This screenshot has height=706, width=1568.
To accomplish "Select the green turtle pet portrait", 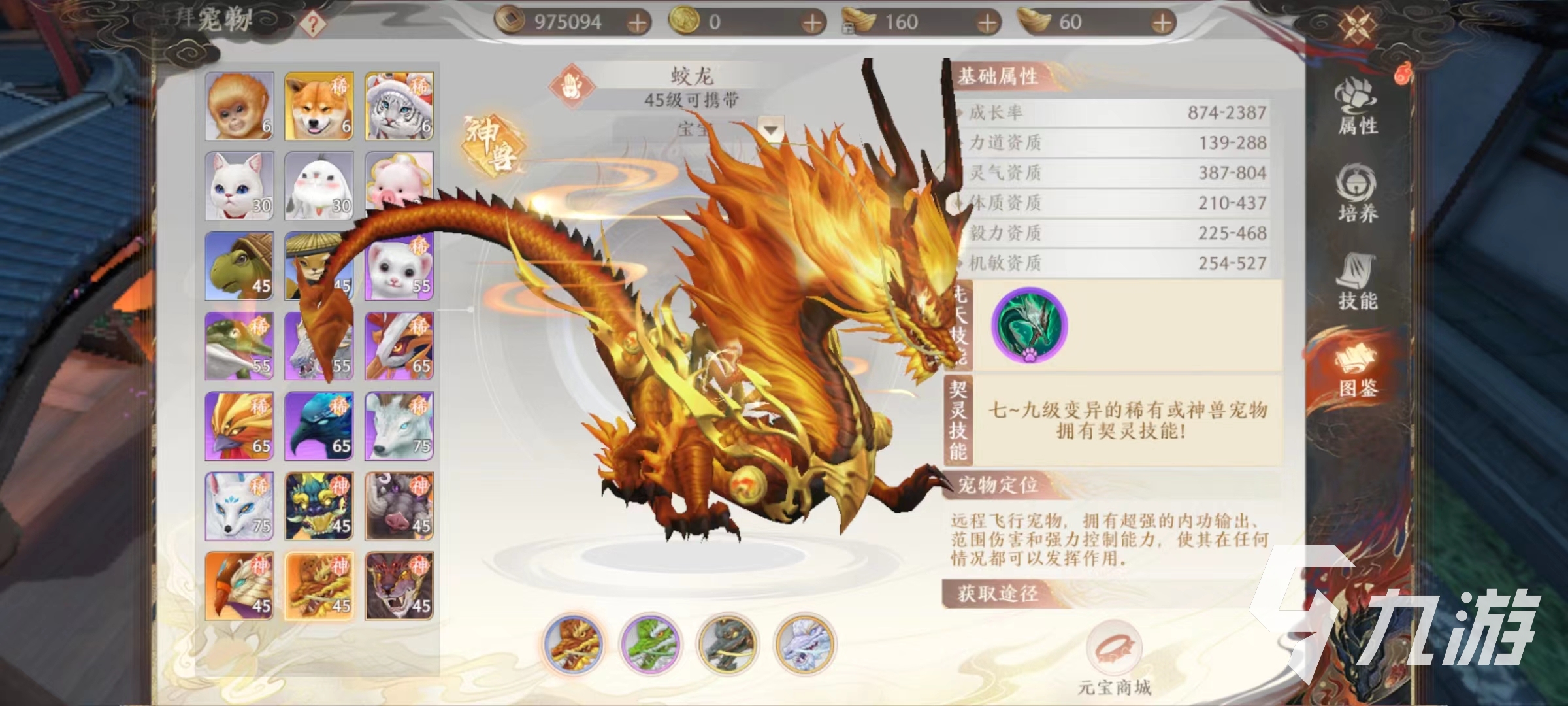I will 239,266.
